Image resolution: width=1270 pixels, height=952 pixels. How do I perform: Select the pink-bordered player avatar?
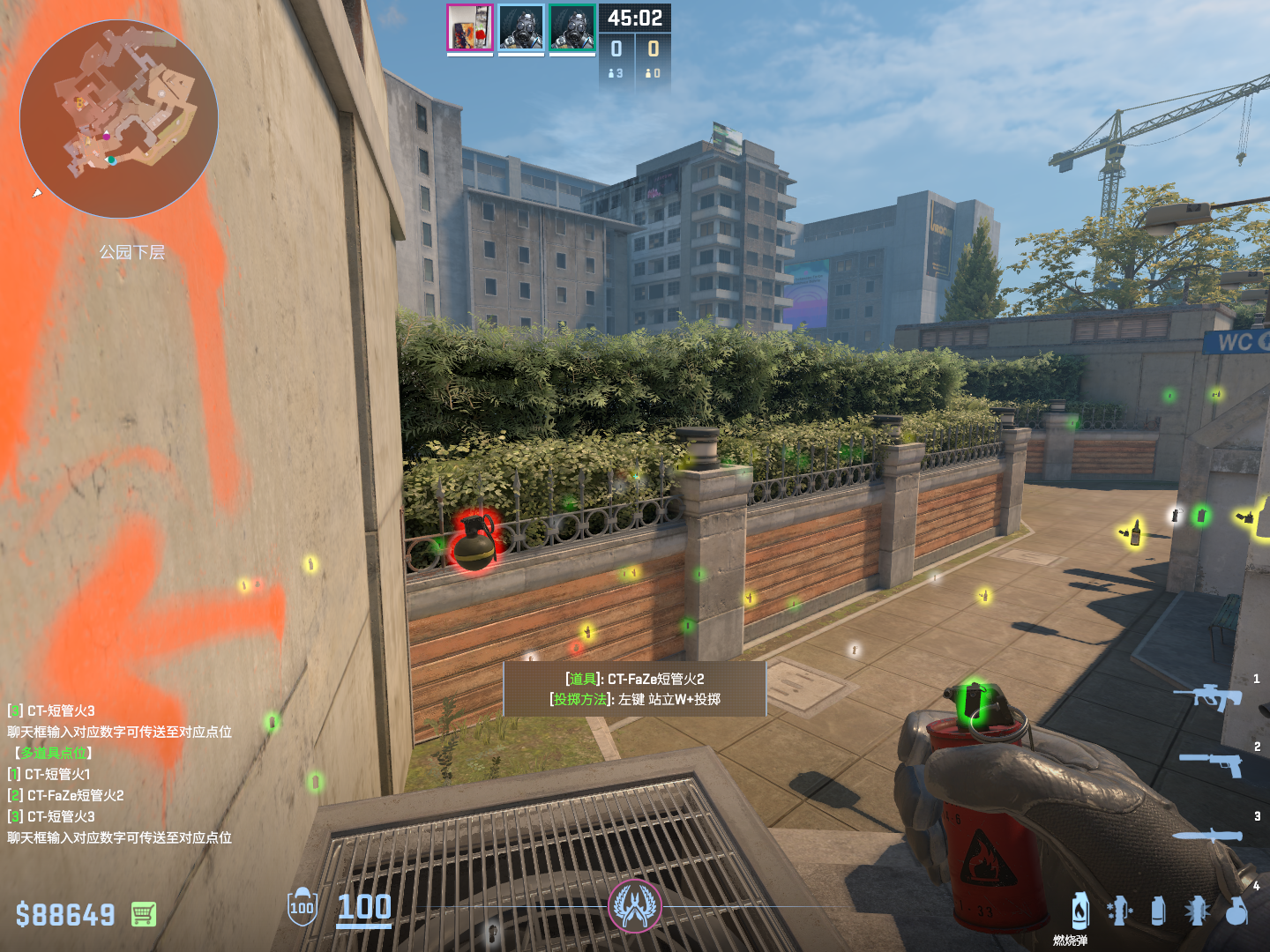coord(469,27)
